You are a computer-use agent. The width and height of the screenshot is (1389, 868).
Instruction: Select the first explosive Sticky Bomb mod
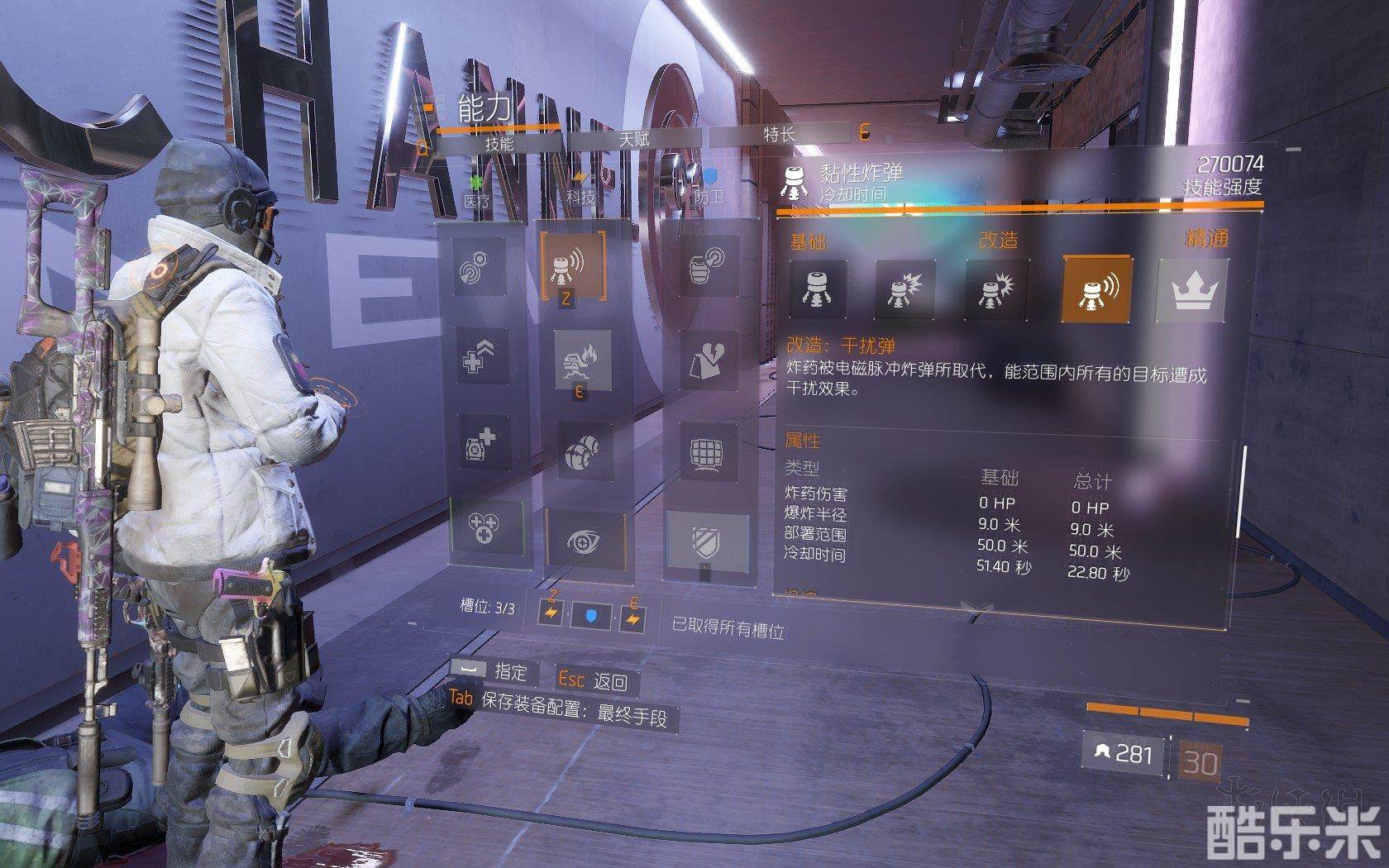point(905,290)
